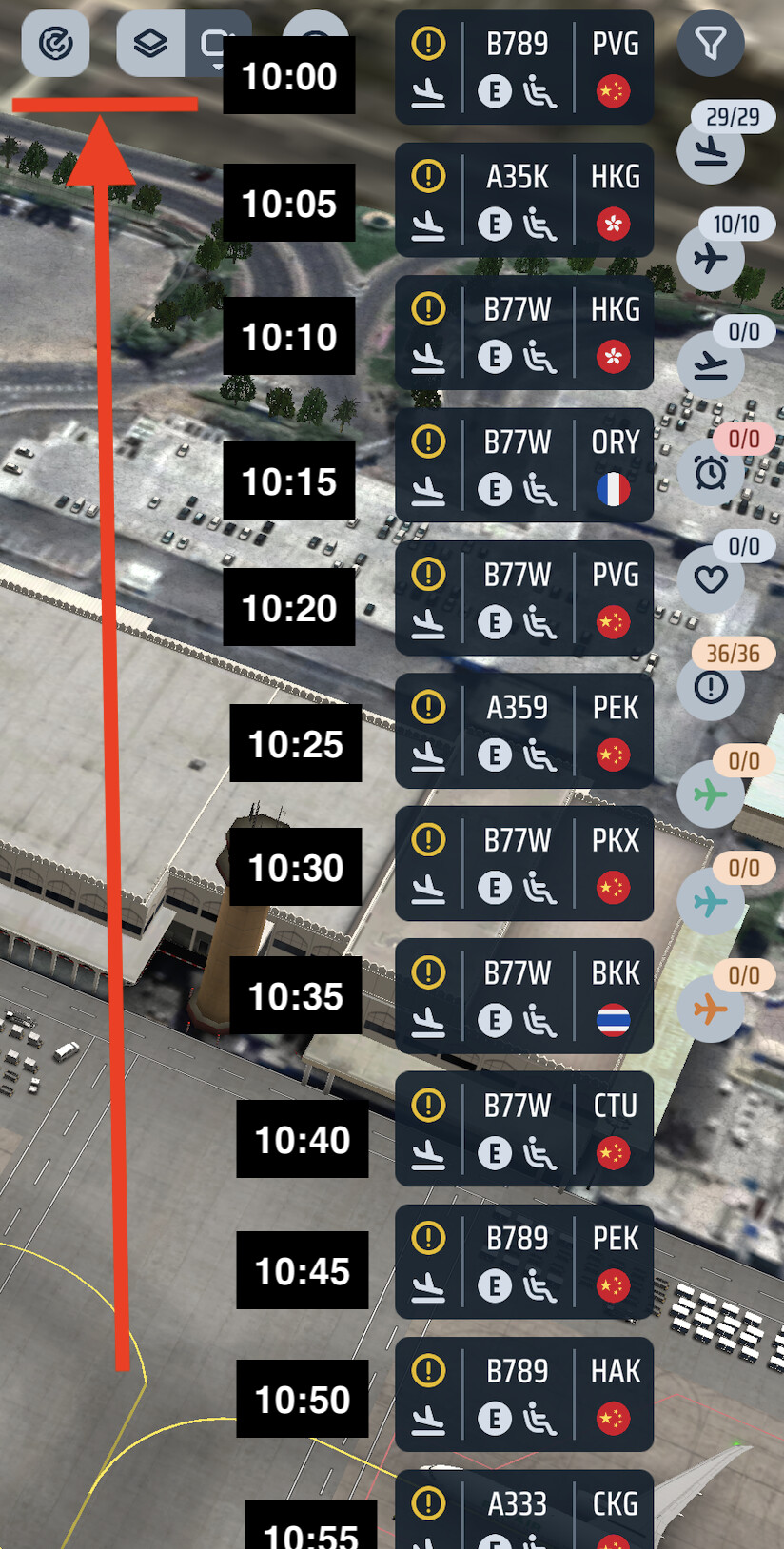
Task: Toggle the green plane filter
Action: [711, 794]
